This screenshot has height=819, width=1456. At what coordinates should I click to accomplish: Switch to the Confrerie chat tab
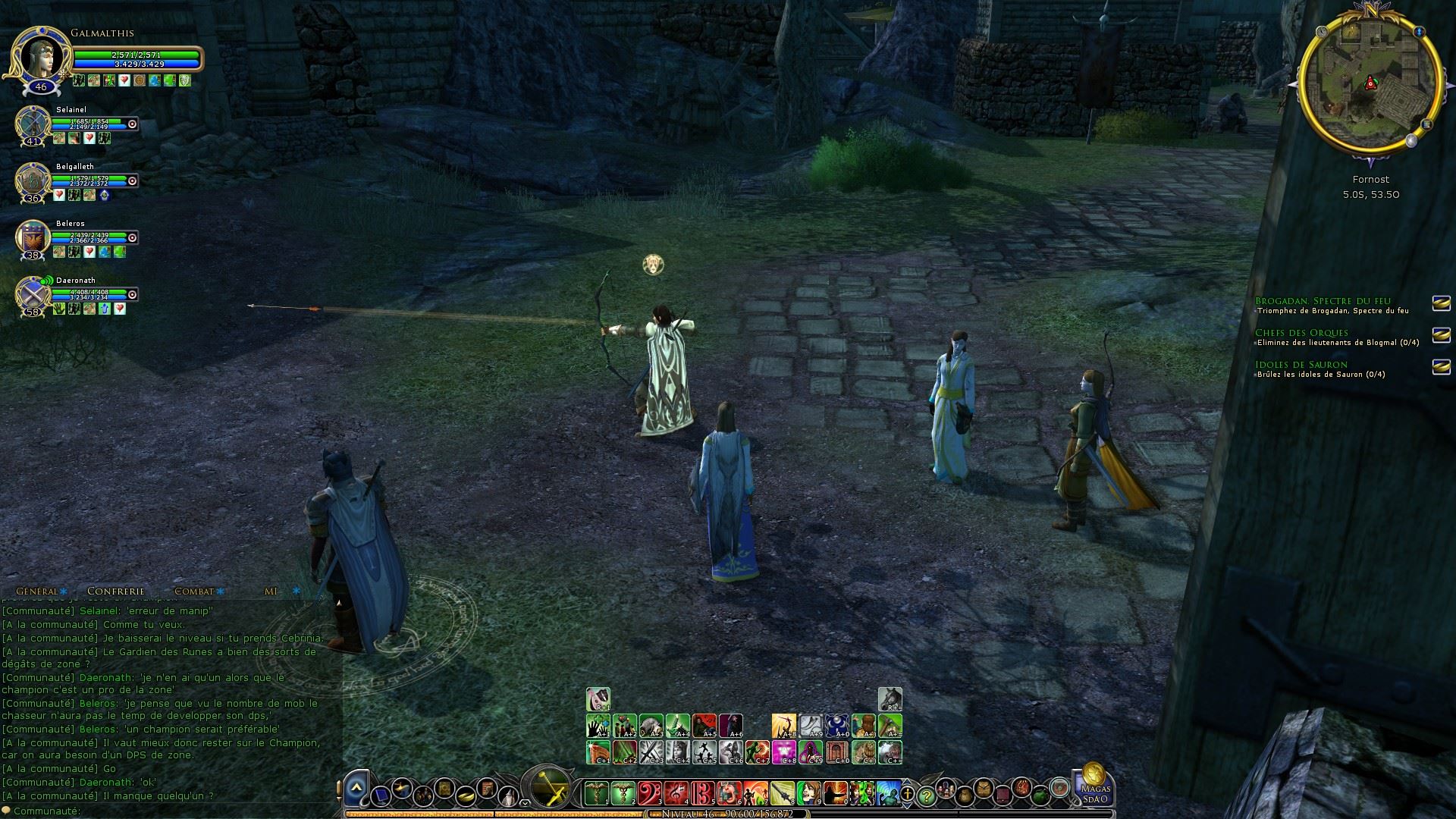coord(115,591)
